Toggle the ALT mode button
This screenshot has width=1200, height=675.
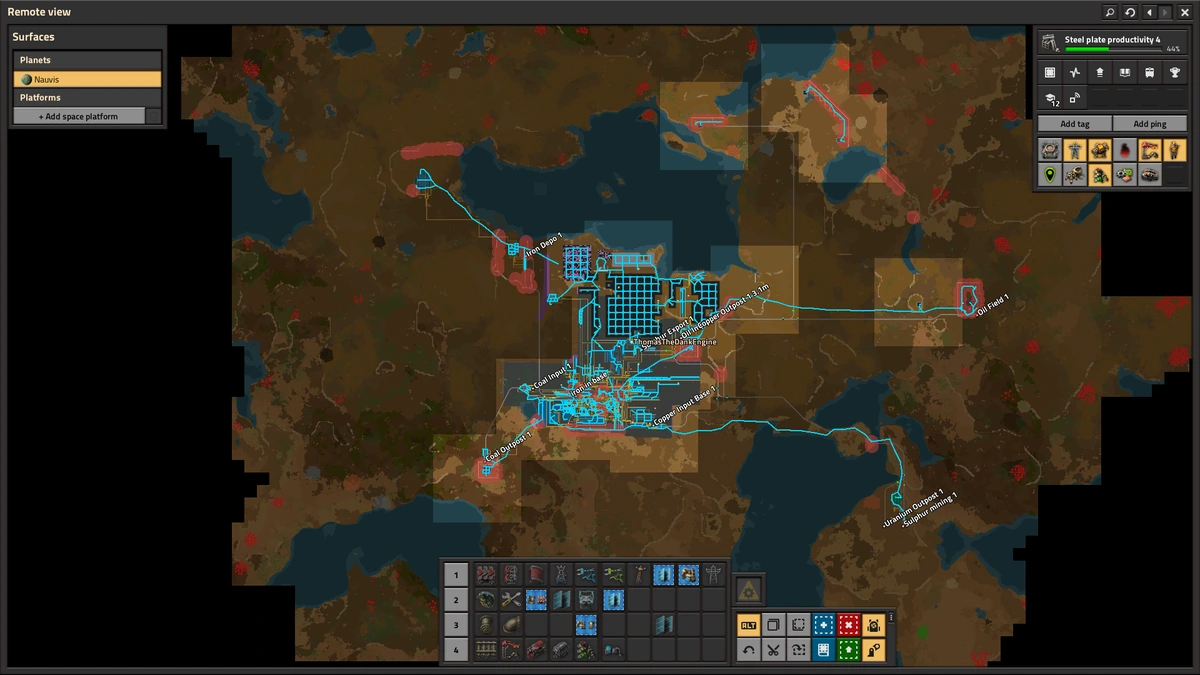(x=748, y=625)
